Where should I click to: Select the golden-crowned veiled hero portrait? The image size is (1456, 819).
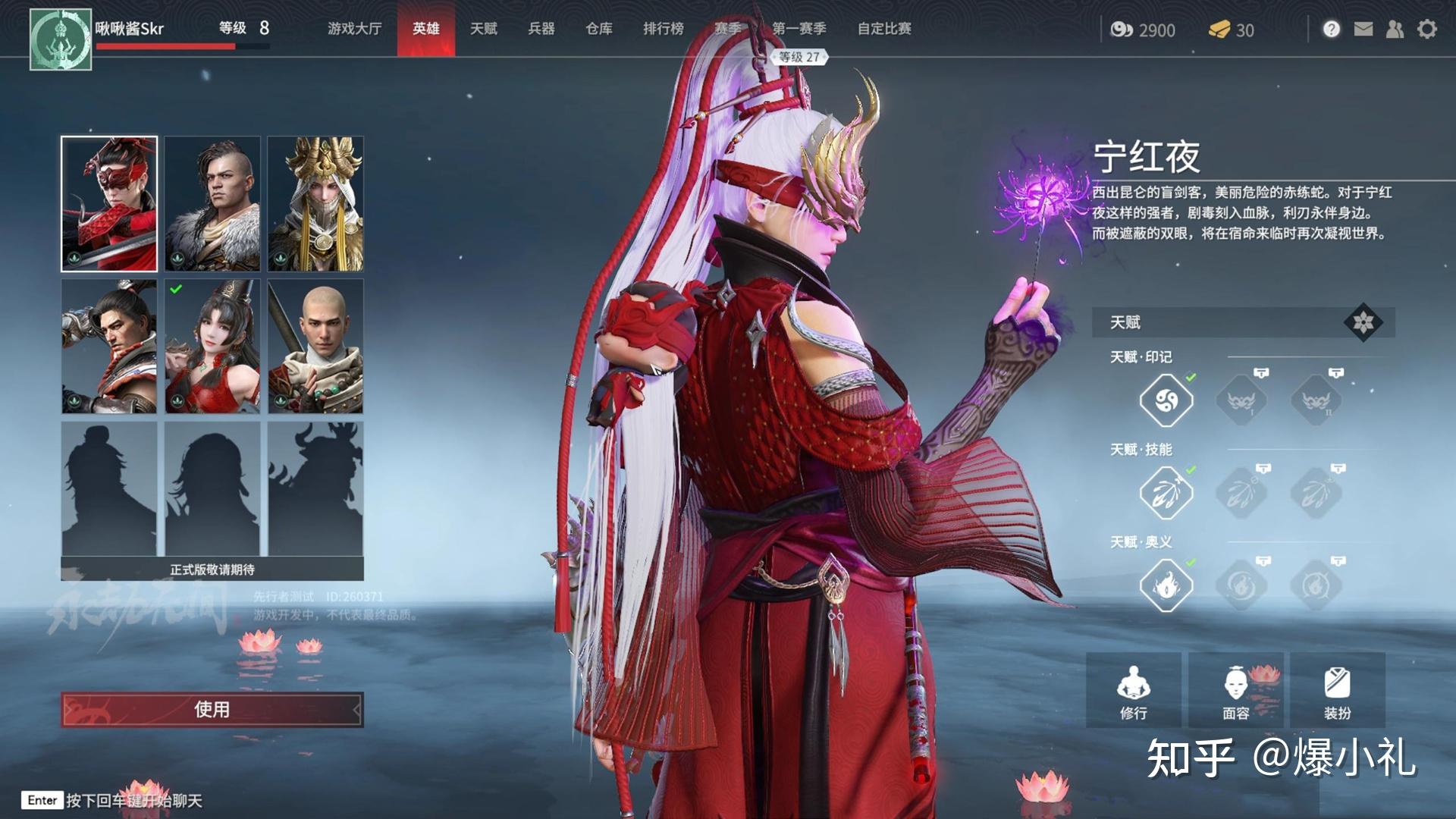coord(315,204)
